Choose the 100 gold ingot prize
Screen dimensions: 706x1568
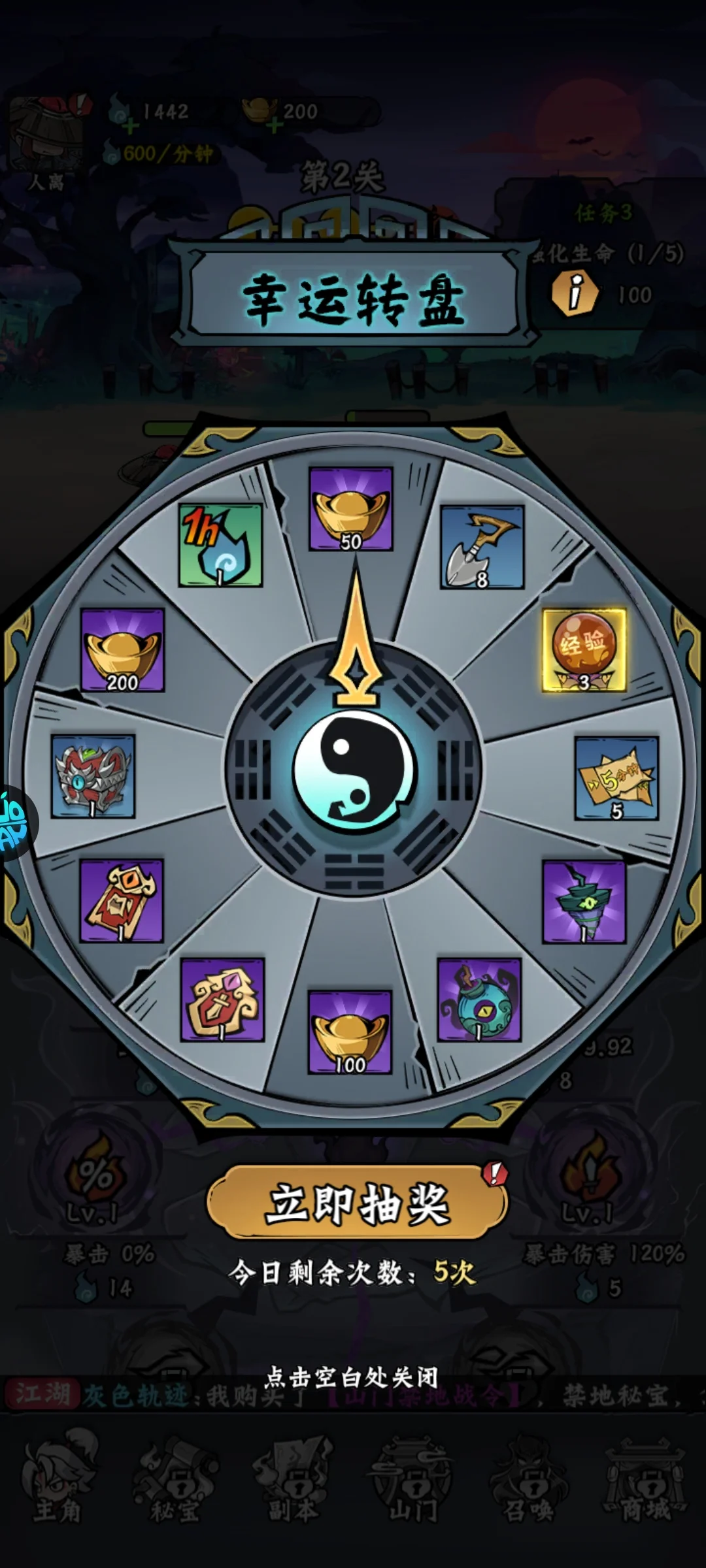[350, 1032]
